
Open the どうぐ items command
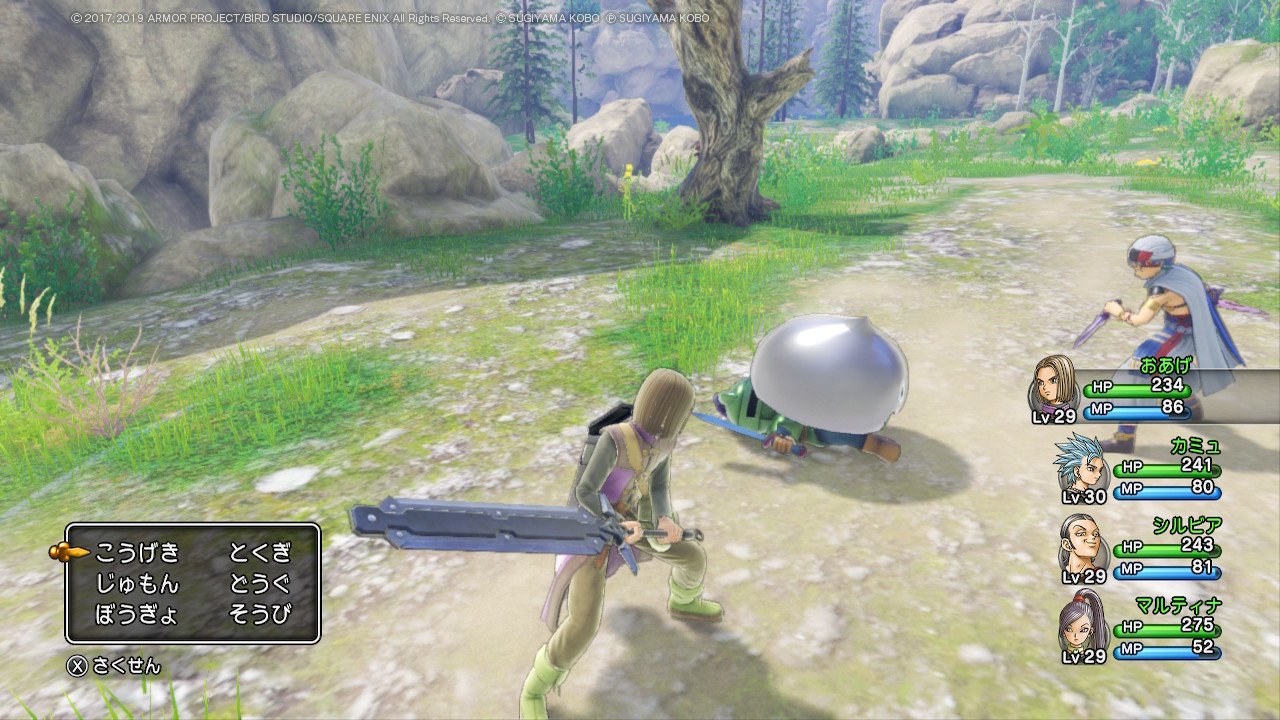(260, 583)
